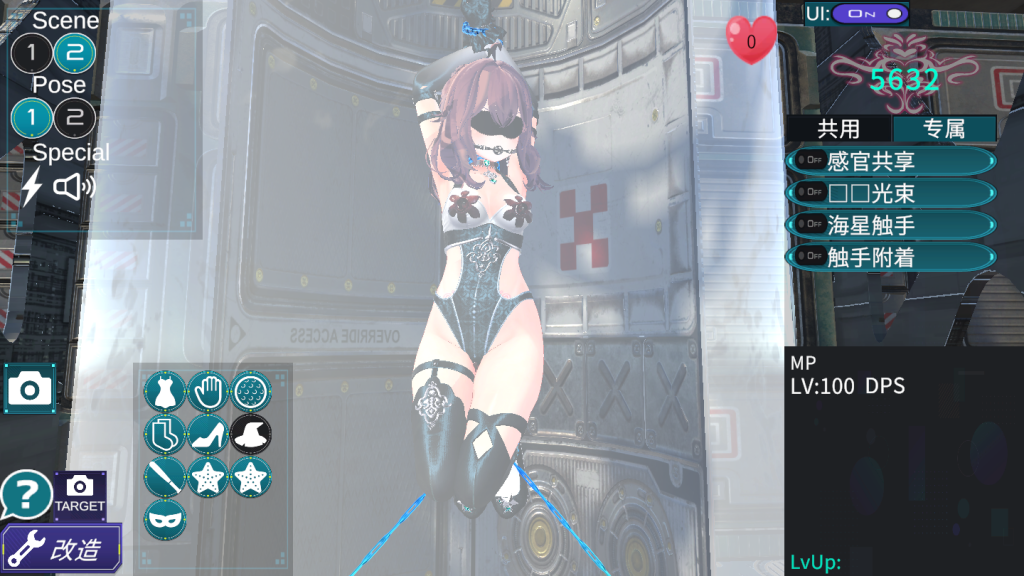The height and width of the screenshot is (576, 1024).
Task: Open the question mark help button
Action: pyautogui.click(x=26, y=494)
